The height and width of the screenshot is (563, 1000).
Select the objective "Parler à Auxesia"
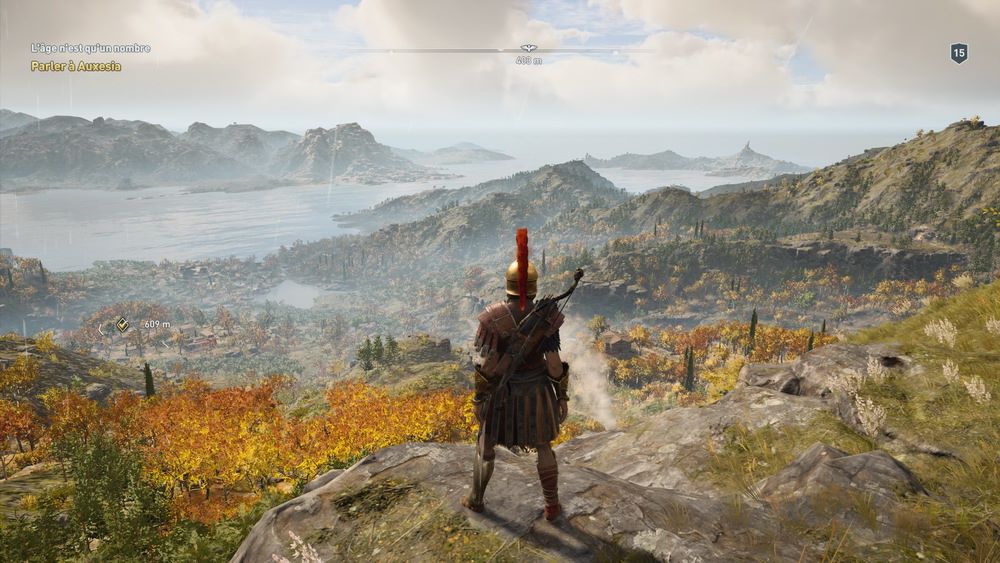coord(76,66)
